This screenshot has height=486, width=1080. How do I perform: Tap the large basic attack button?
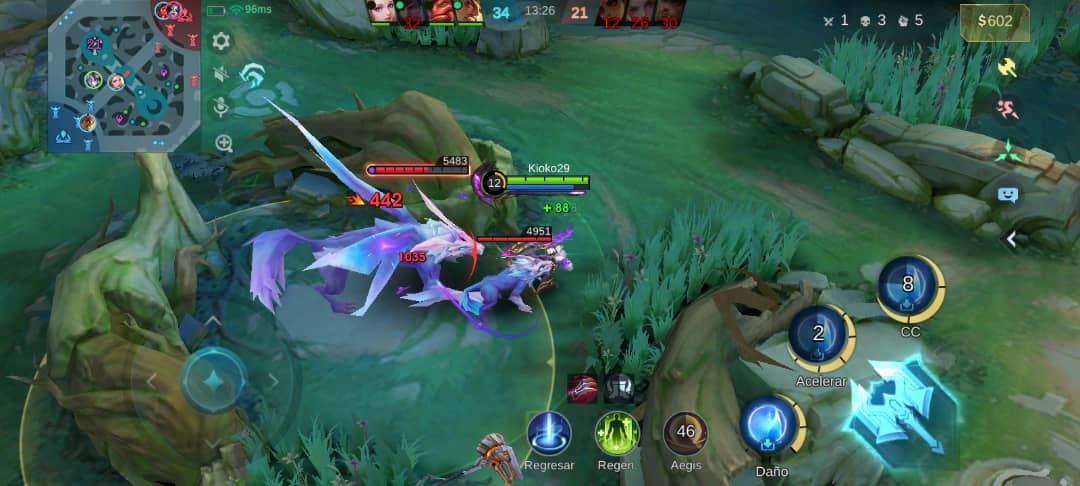coord(900,410)
